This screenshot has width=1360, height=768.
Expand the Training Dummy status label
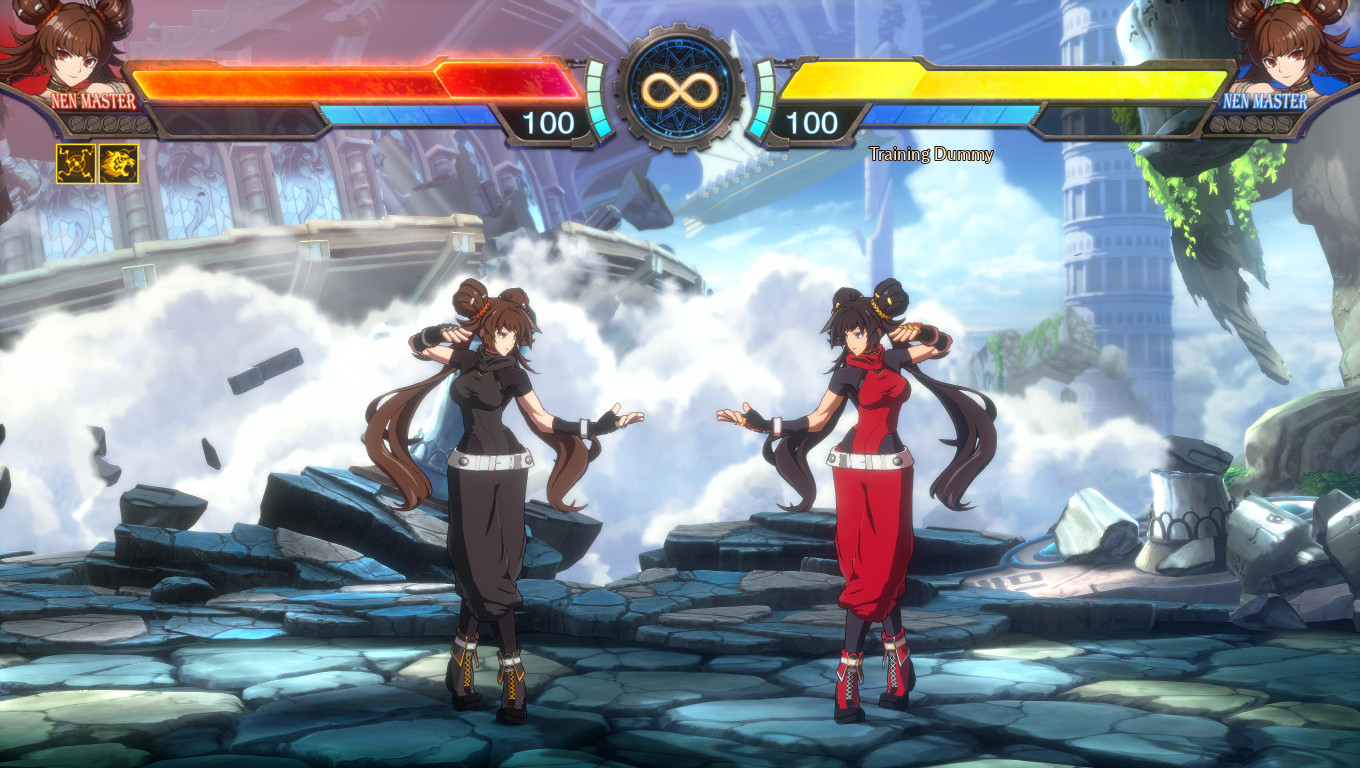point(929,155)
